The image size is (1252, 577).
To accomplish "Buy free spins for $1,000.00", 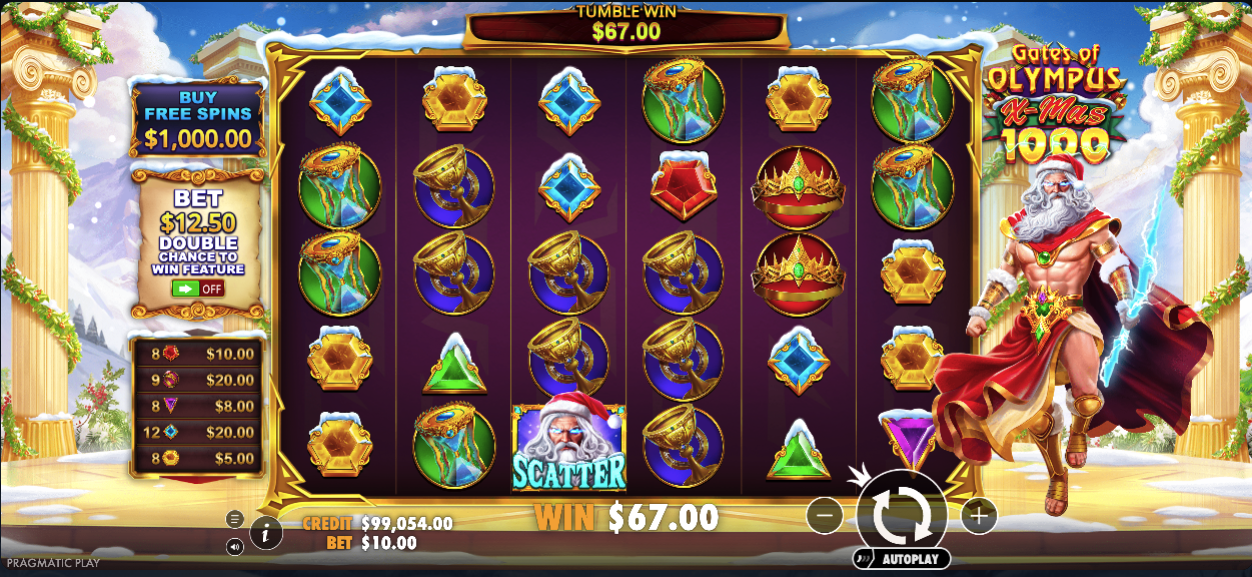I will click(x=197, y=120).
